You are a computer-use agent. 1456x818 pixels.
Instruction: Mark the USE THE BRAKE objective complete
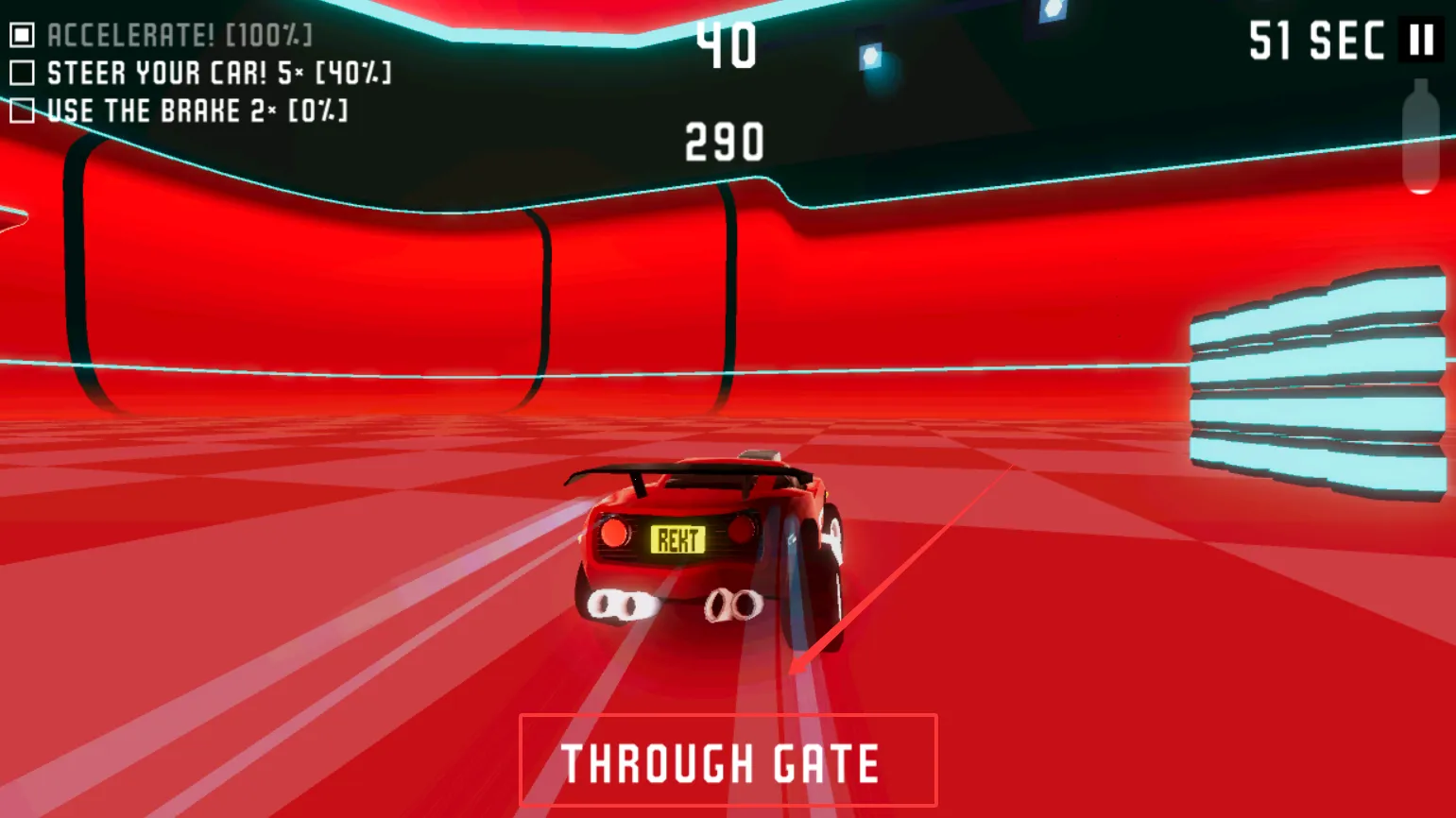23,111
